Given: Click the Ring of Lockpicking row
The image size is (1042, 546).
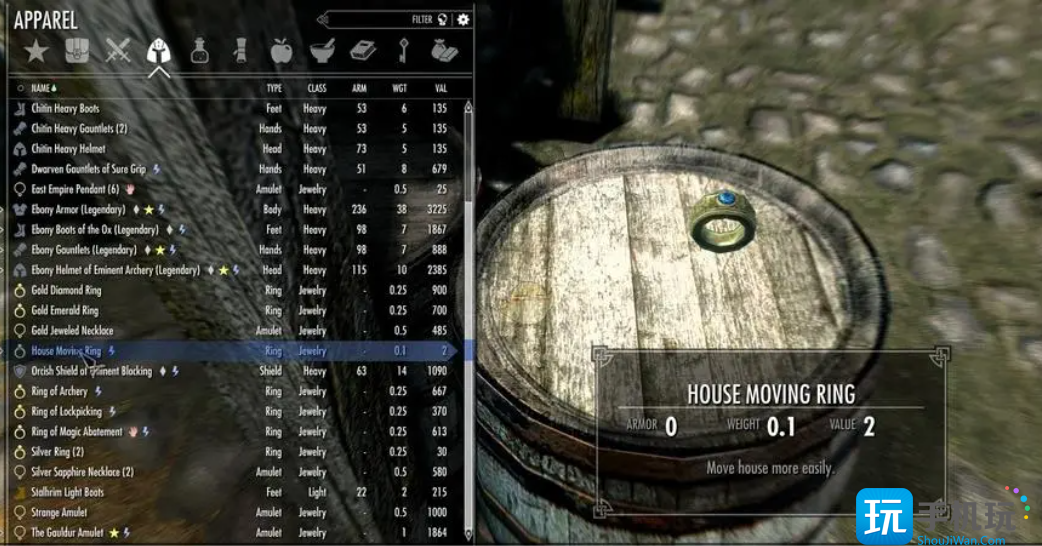Looking at the screenshot, I should (69, 411).
